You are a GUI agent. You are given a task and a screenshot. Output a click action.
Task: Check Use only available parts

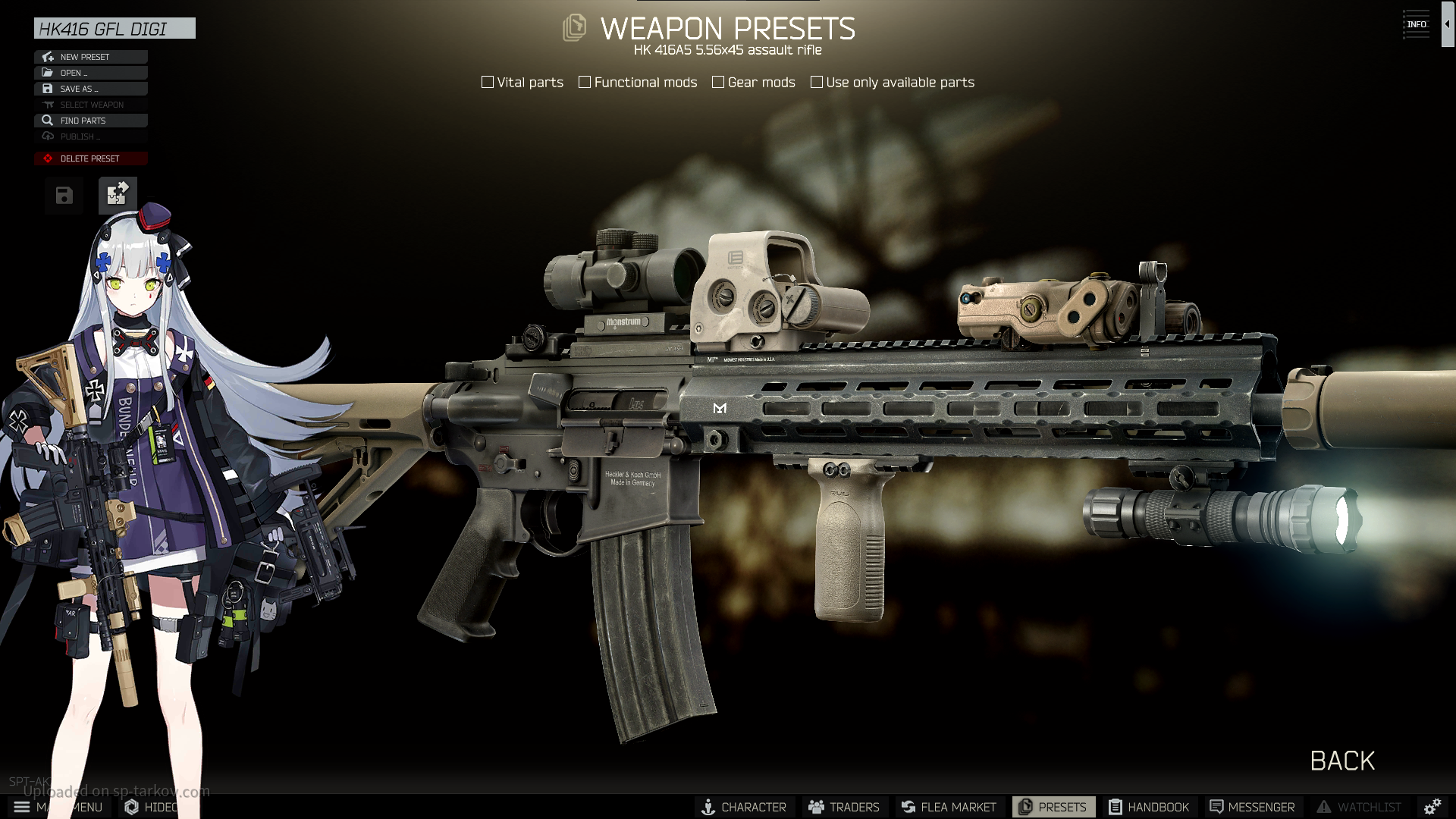[x=817, y=82]
